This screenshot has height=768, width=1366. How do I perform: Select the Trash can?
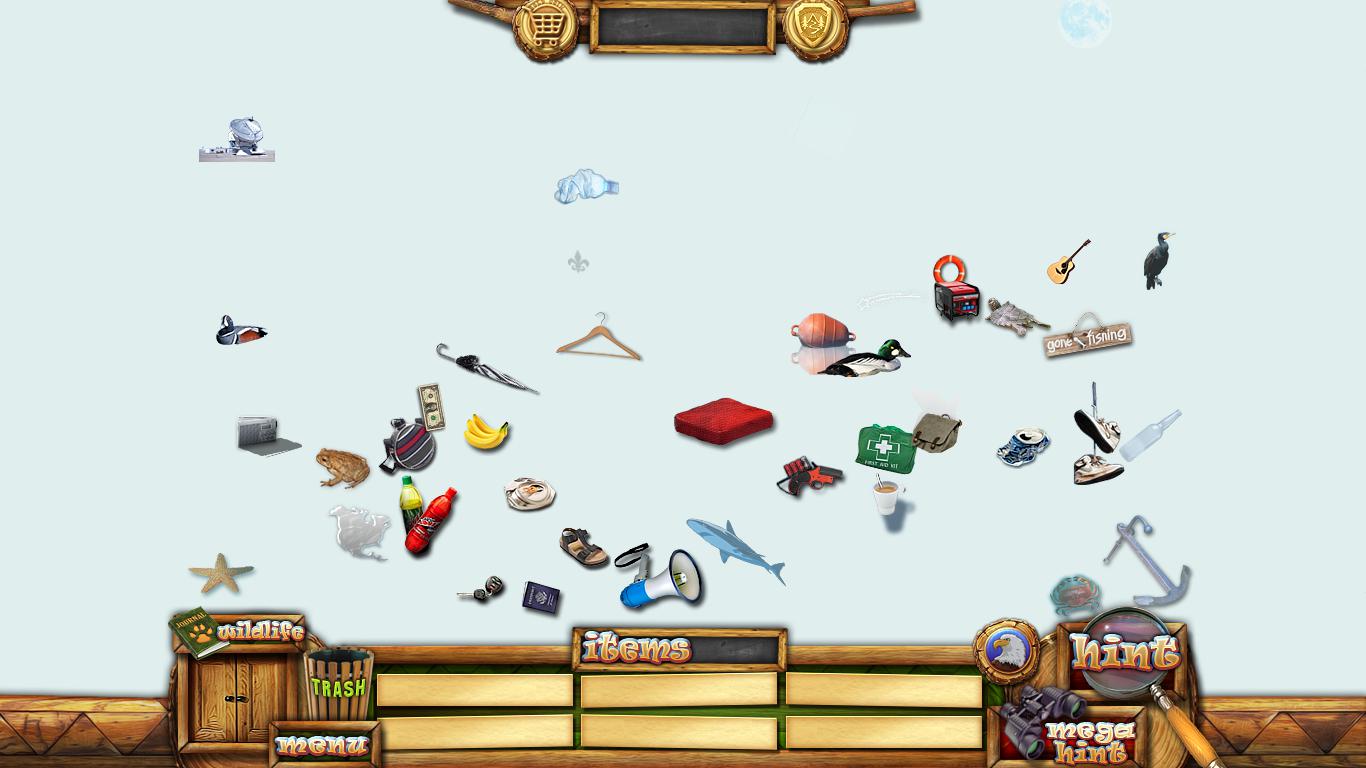click(338, 685)
